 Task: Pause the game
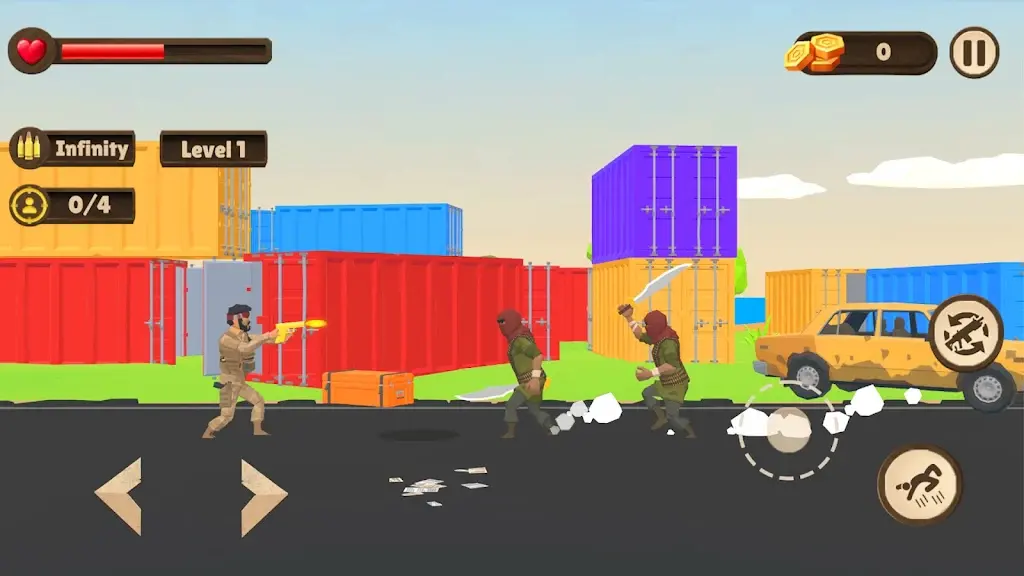[973, 53]
